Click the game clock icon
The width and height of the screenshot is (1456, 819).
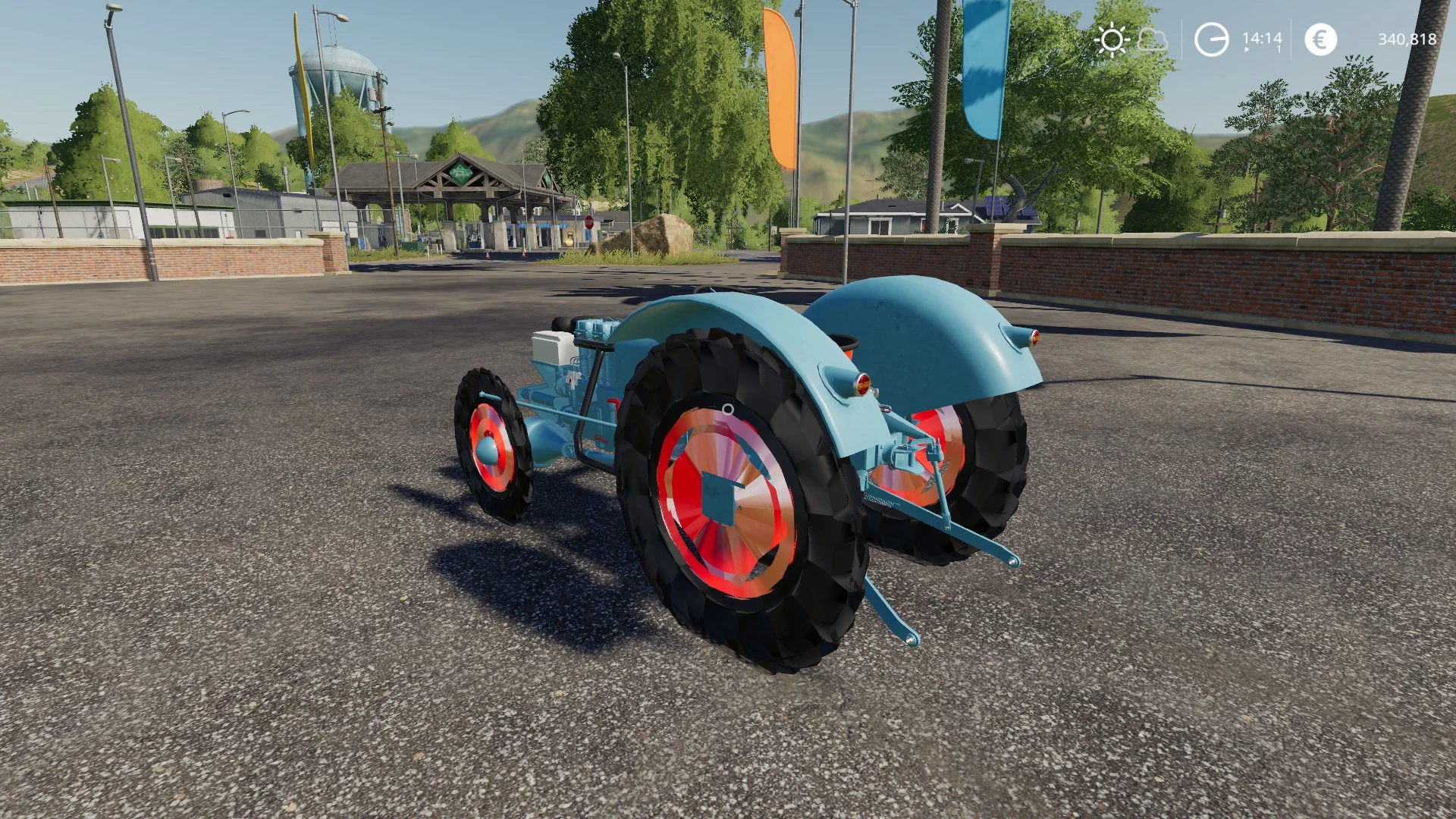pos(1211,39)
